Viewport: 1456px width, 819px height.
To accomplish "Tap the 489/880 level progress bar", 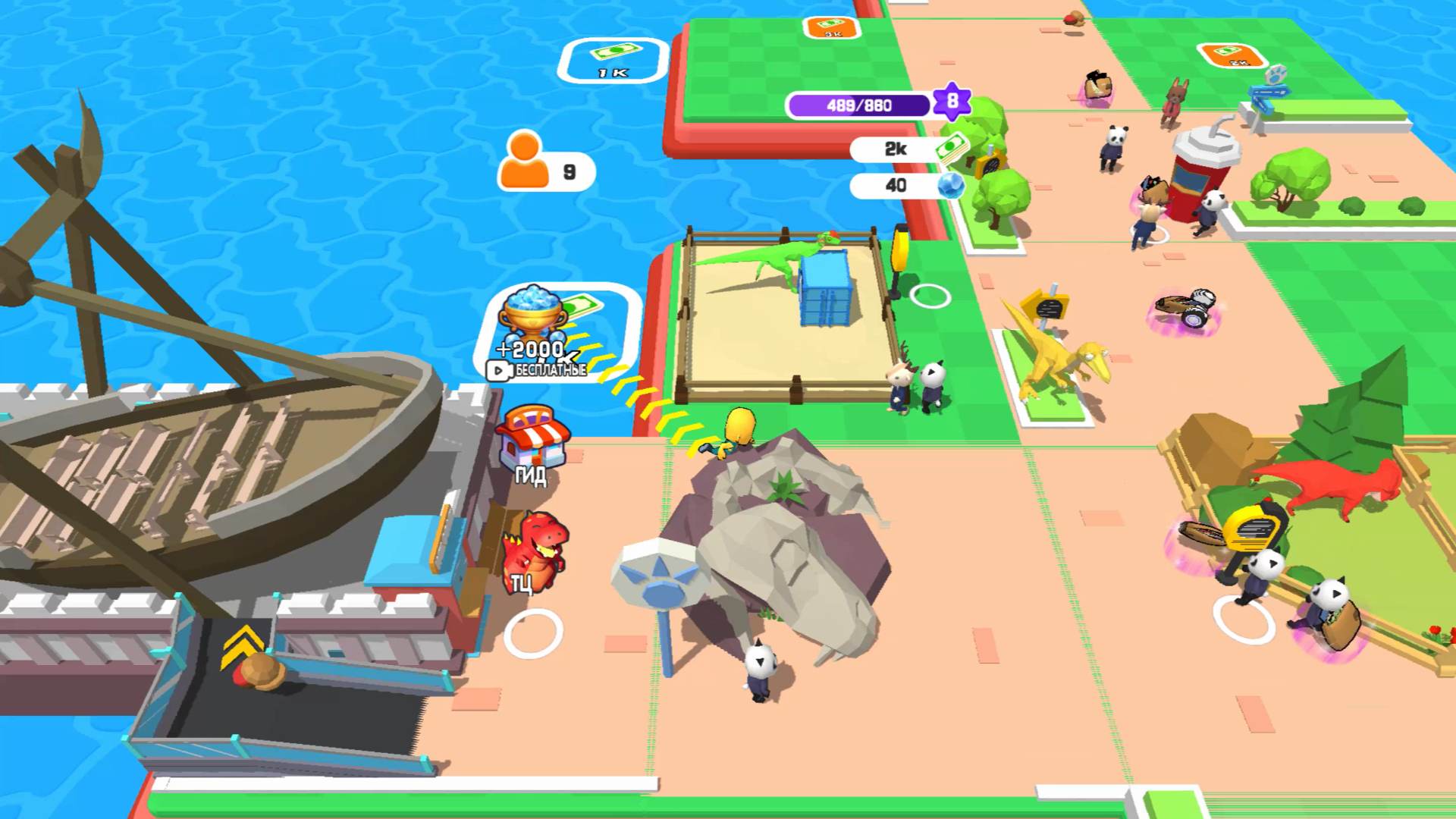I will point(861,105).
